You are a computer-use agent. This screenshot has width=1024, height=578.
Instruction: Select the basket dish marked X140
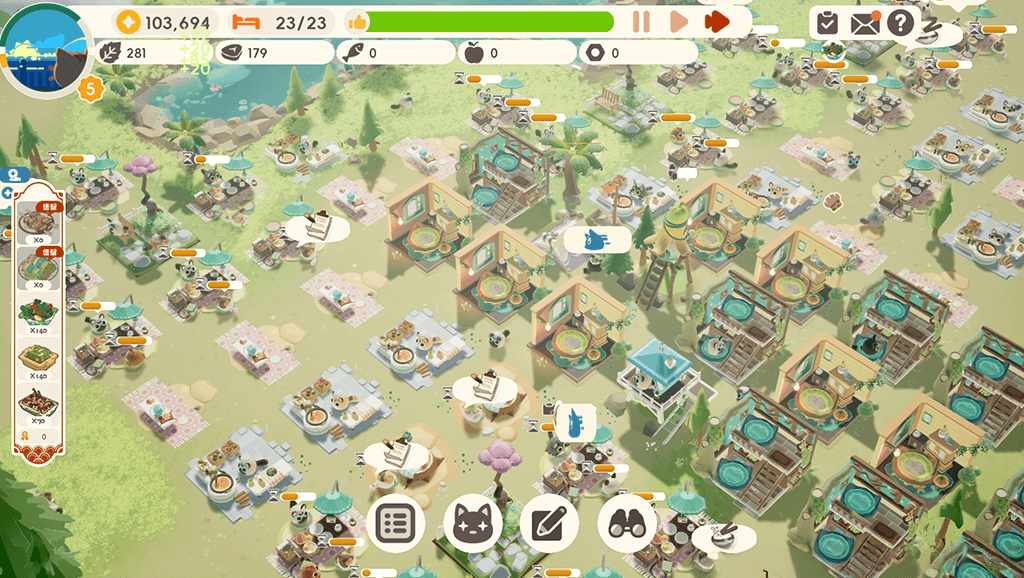coord(37,358)
